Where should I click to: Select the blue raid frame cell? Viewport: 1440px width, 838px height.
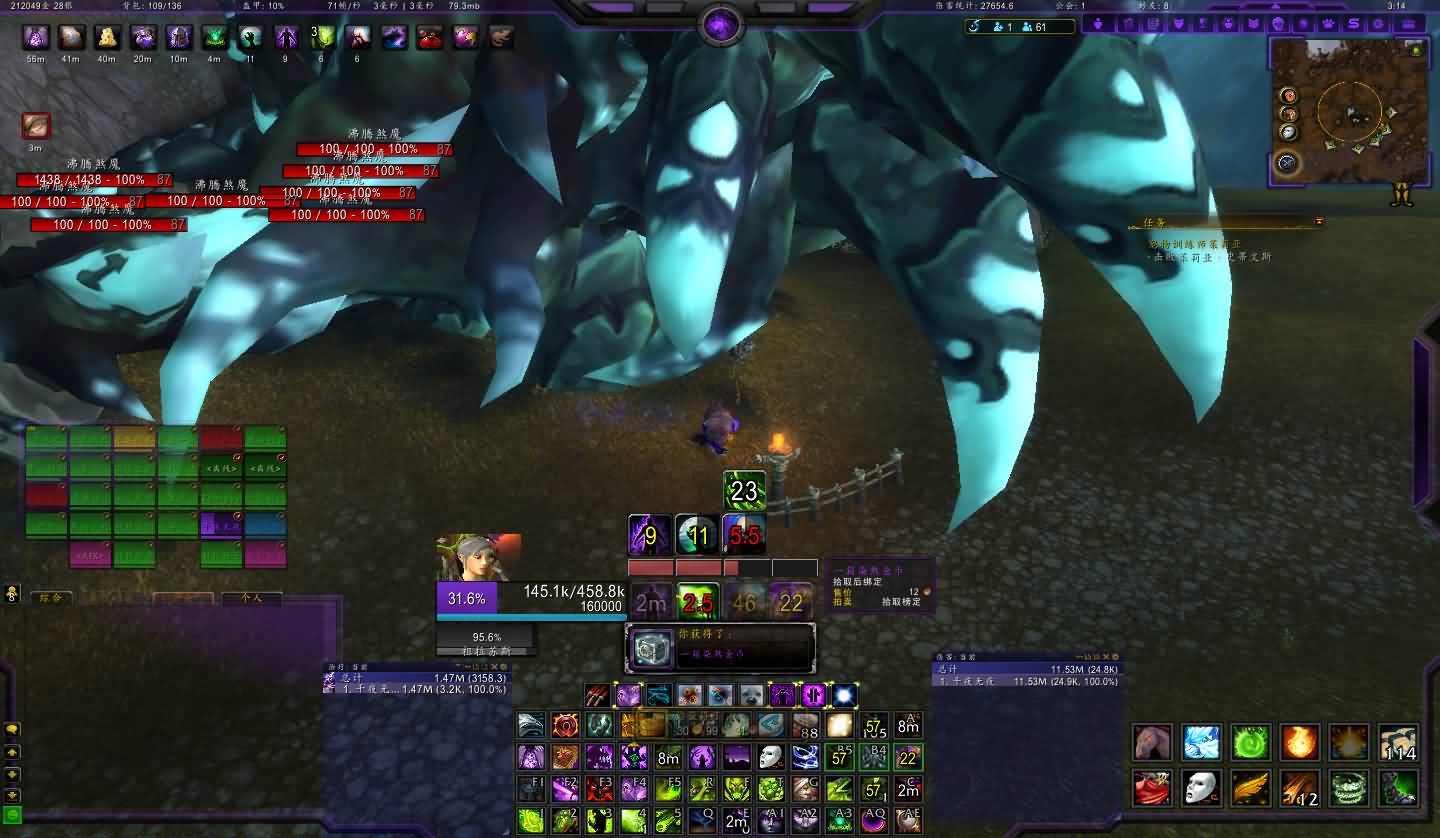pos(265,524)
